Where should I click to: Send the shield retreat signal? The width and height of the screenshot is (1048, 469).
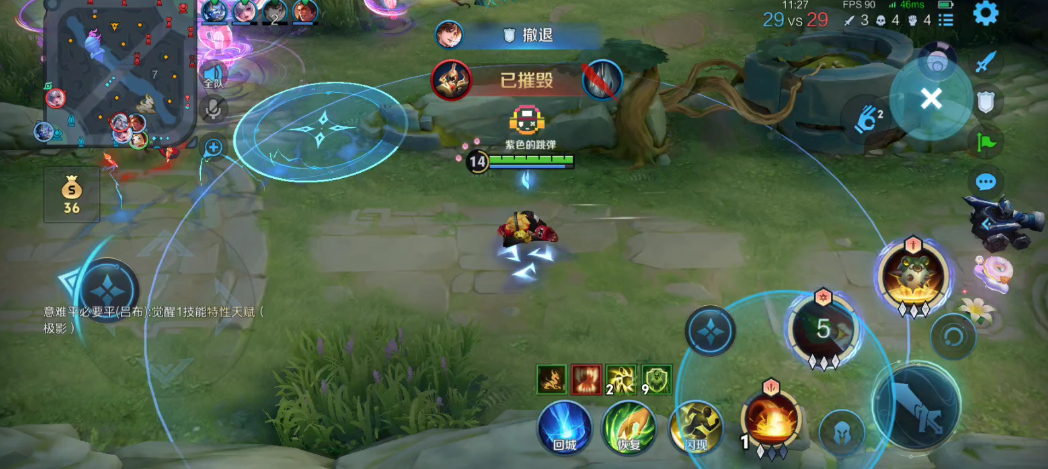click(987, 101)
